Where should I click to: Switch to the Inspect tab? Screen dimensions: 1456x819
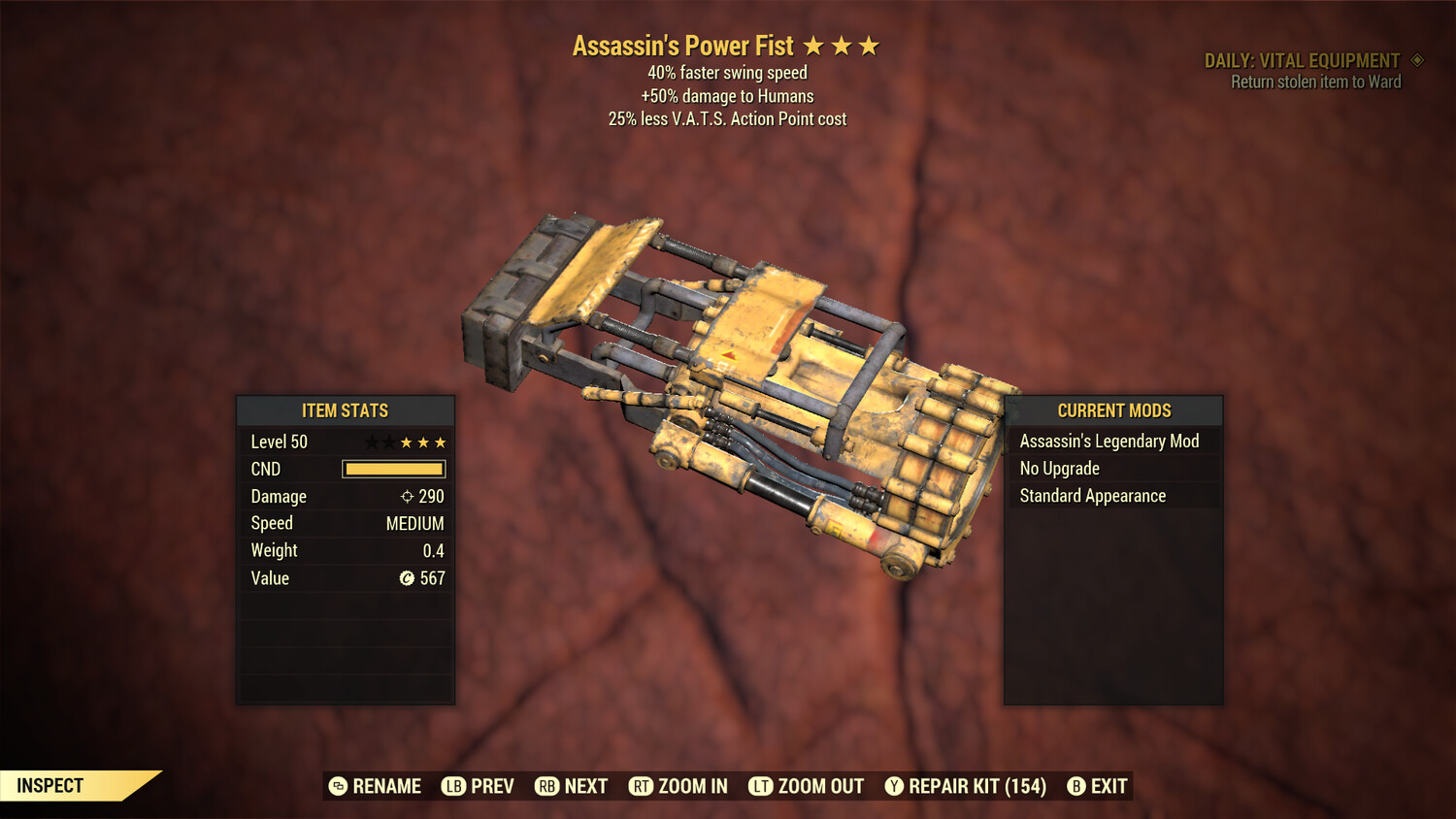tap(49, 786)
